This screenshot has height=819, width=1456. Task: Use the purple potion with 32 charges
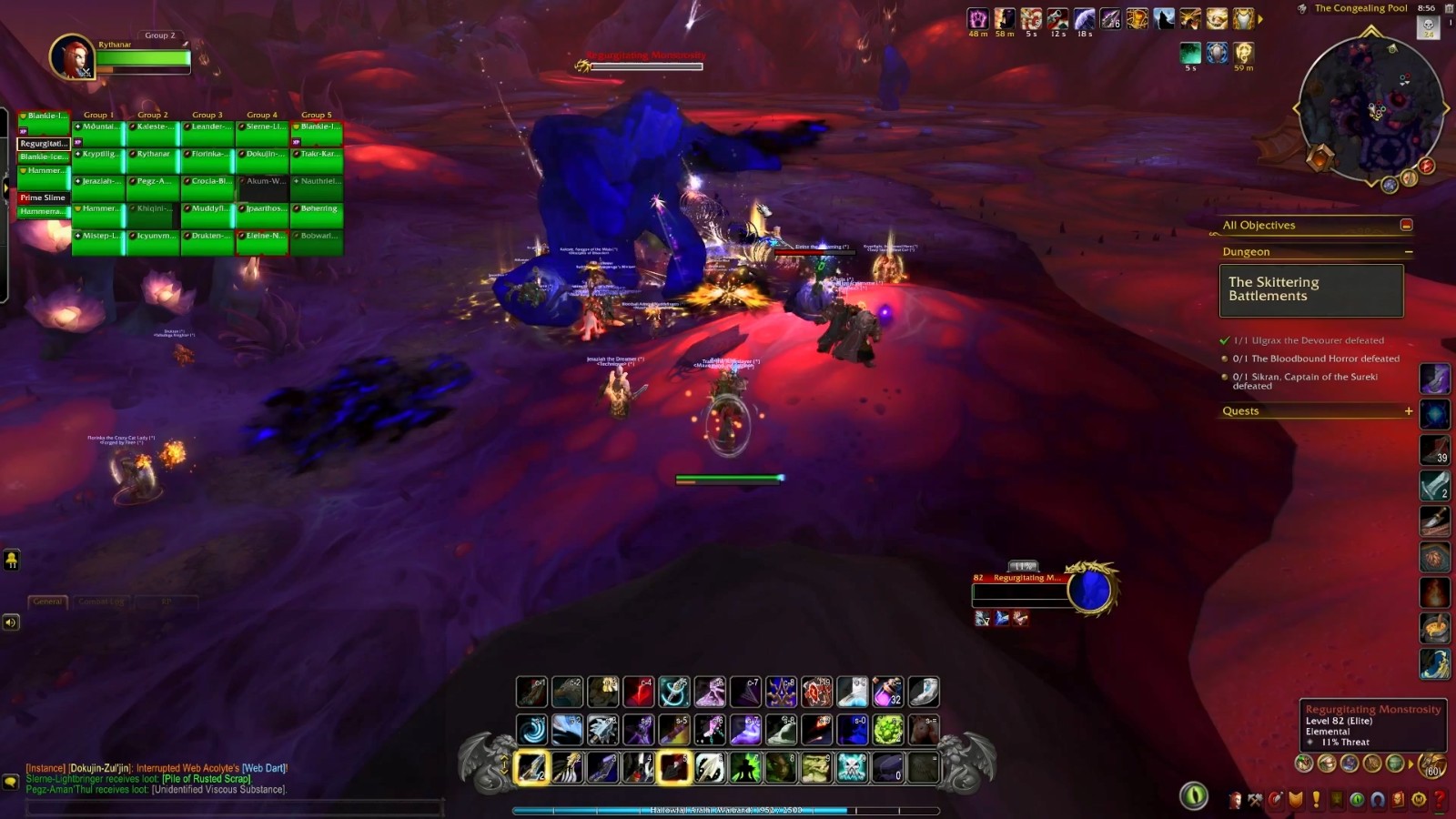click(887, 693)
